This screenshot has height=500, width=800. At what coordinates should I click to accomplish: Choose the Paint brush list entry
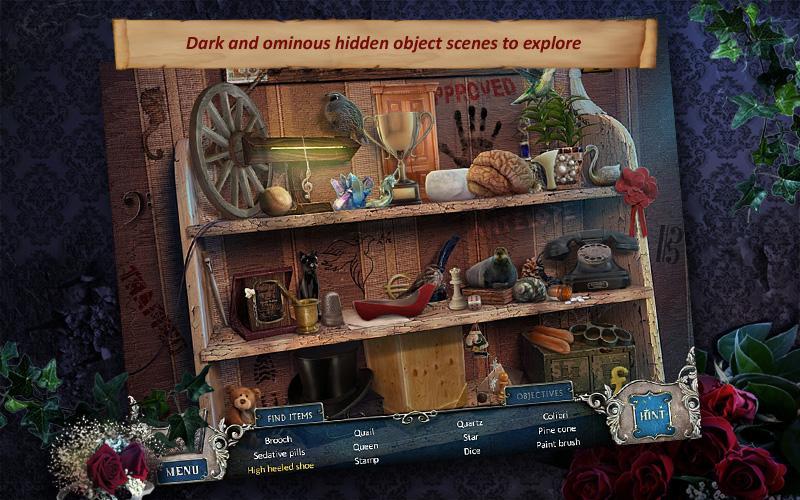[559, 442]
